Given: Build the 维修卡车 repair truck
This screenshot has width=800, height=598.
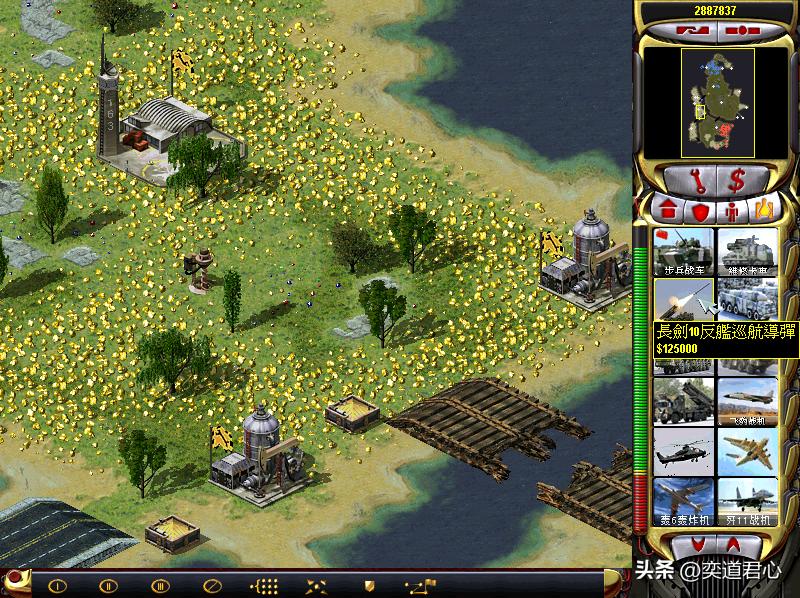Looking at the screenshot, I should click(x=747, y=252).
